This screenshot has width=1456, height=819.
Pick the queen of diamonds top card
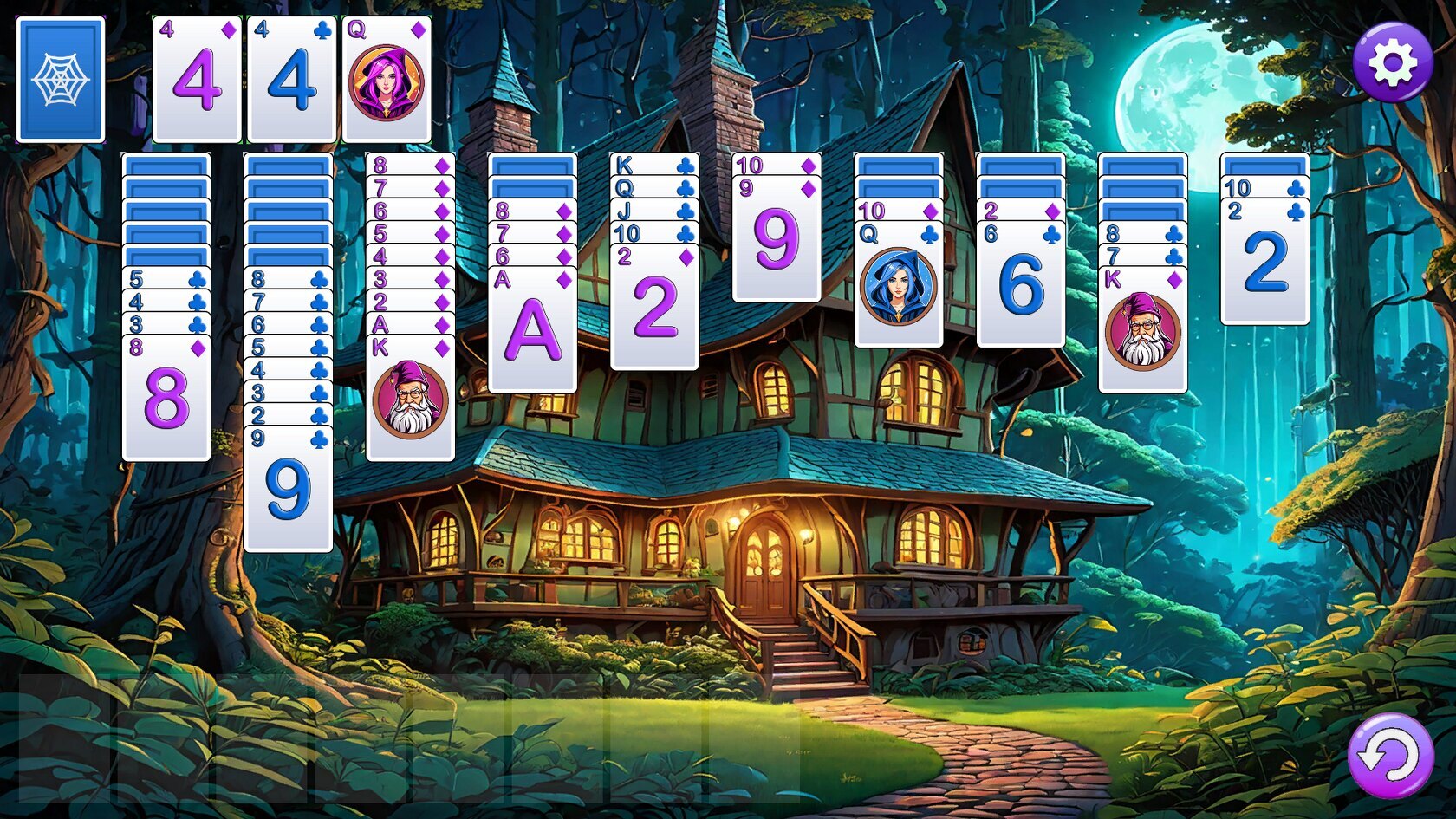[387, 80]
